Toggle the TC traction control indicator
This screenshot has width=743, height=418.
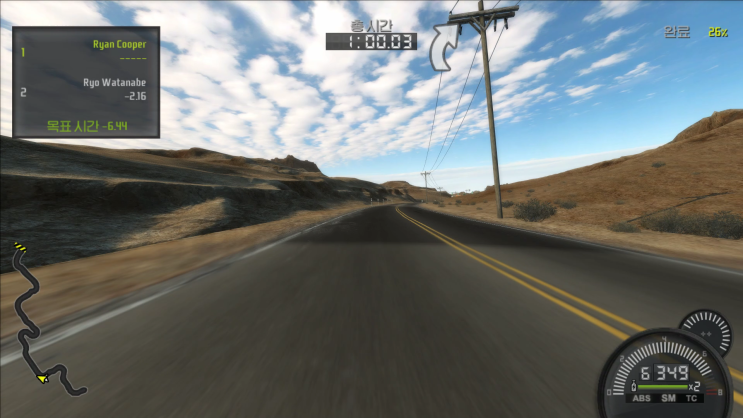coord(692,397)
